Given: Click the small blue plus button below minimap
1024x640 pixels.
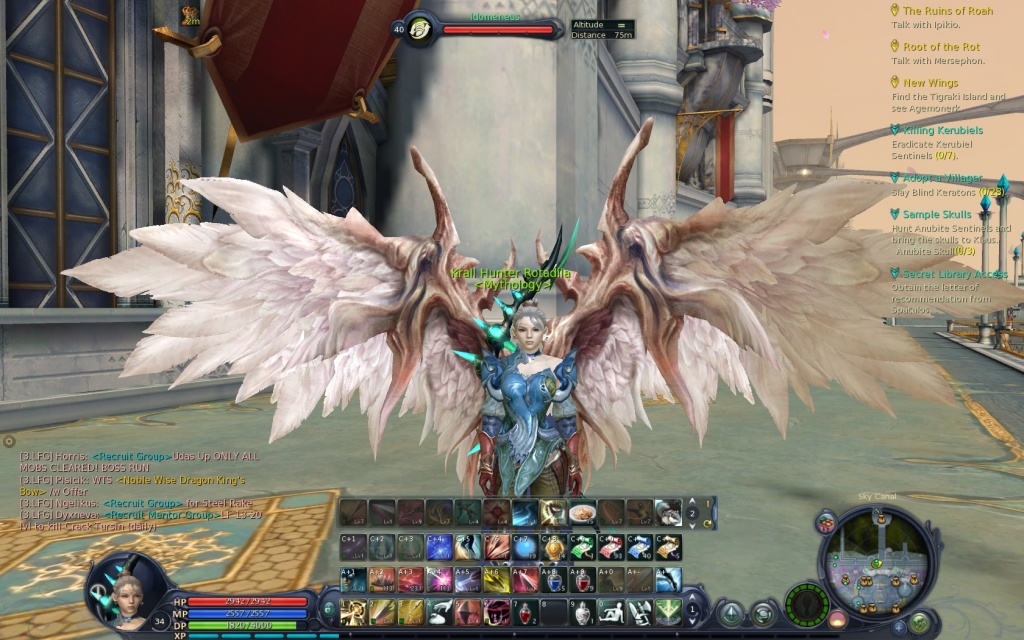Looking at the screenshot, I should pyautogui.click(x=897, y=628).
